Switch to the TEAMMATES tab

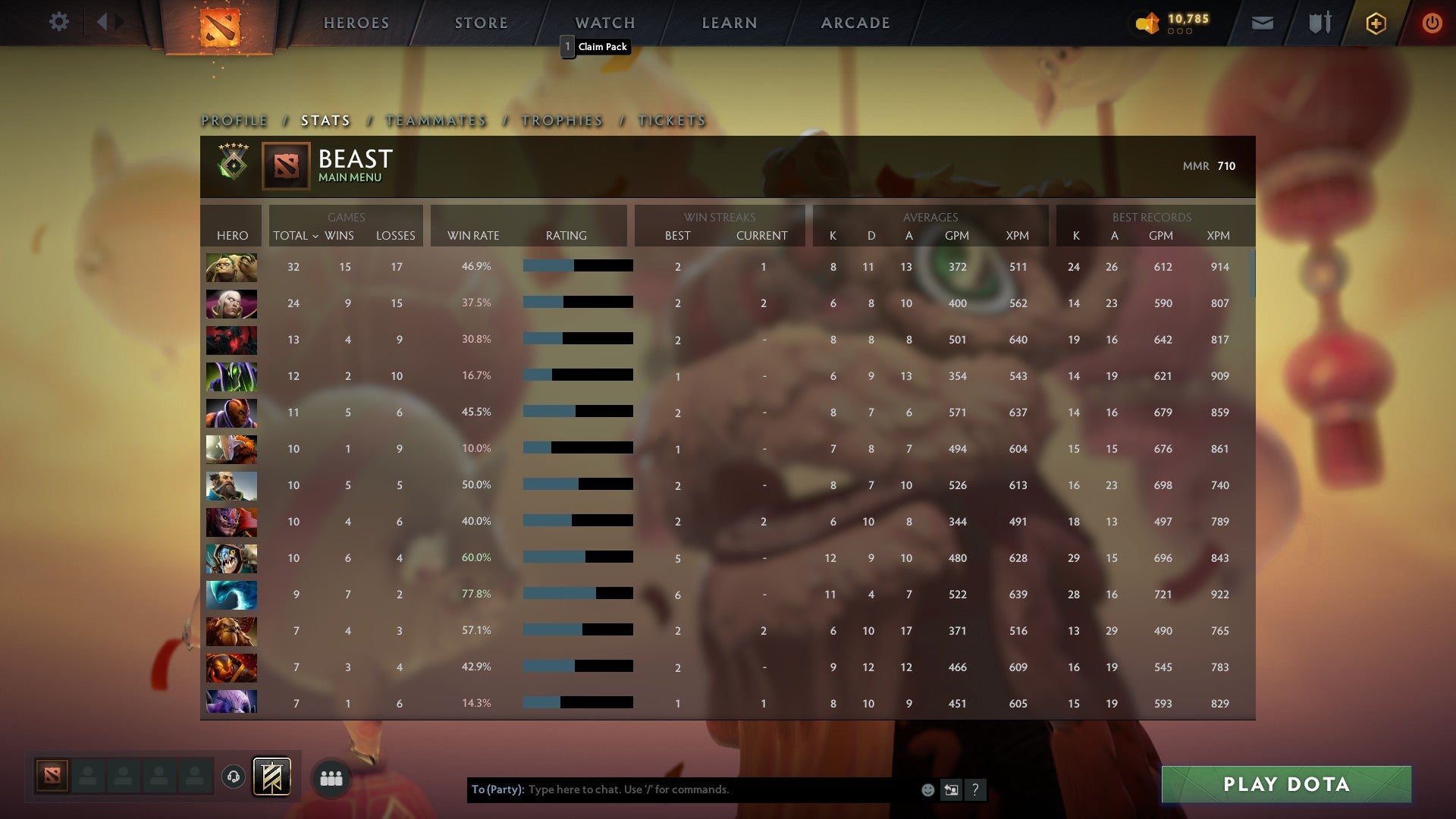pos(436,120)
